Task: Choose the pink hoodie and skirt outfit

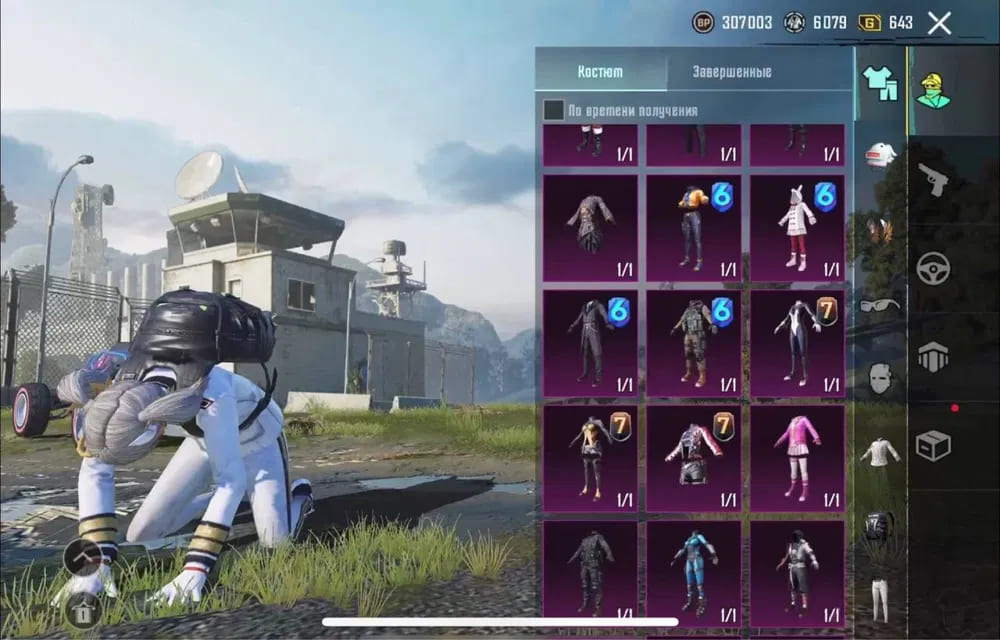Action: click(797, 453)
